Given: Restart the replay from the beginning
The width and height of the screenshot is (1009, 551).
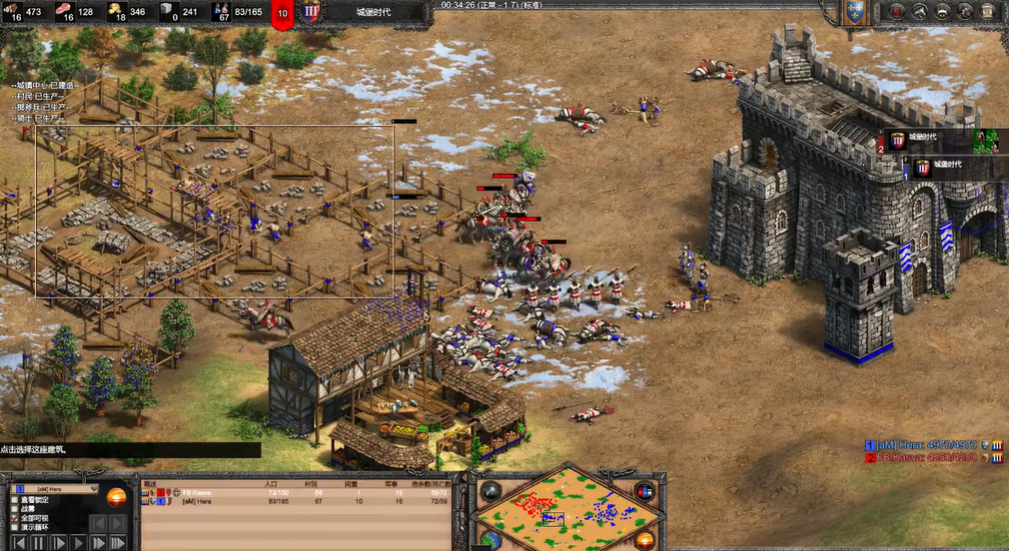Looking at the screenshot, I should (17, 543).
